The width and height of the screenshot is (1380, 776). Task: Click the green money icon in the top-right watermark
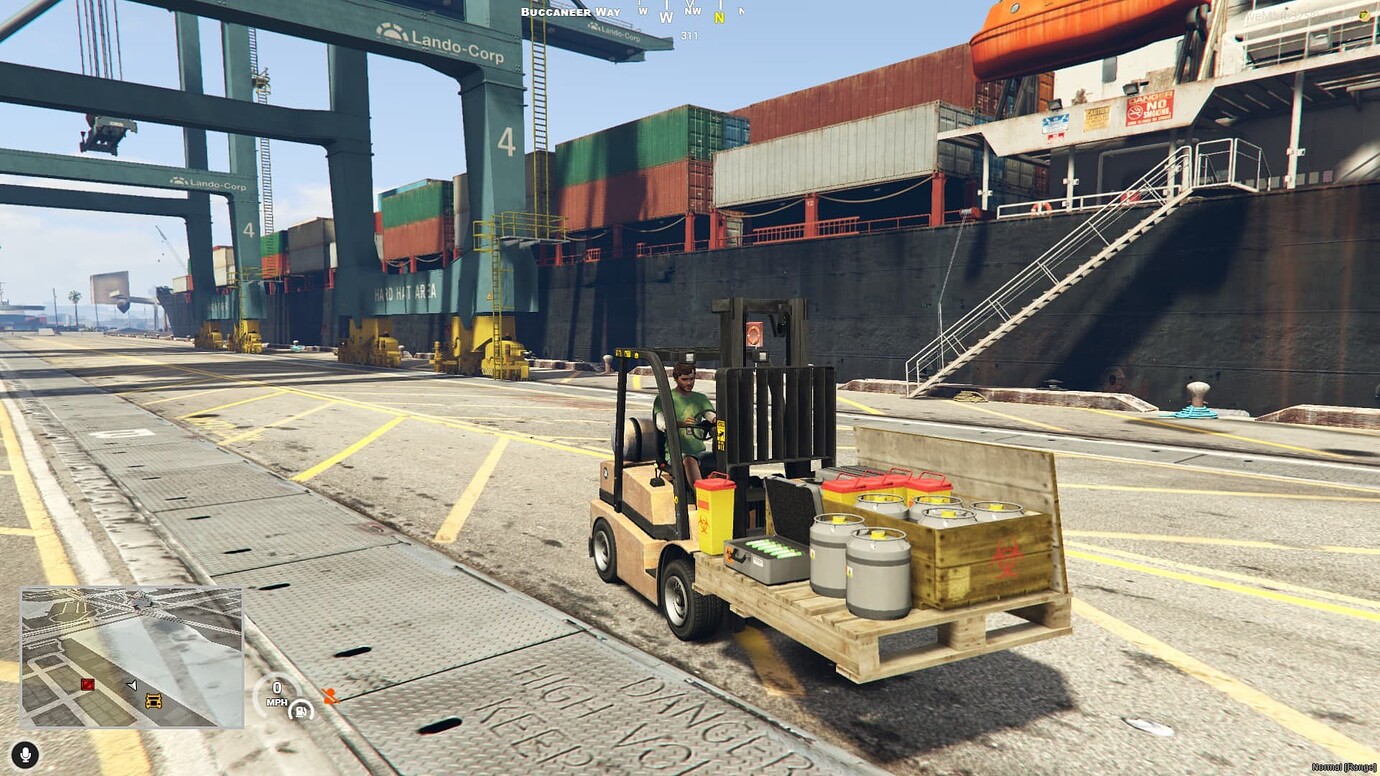click(1365, 16)
